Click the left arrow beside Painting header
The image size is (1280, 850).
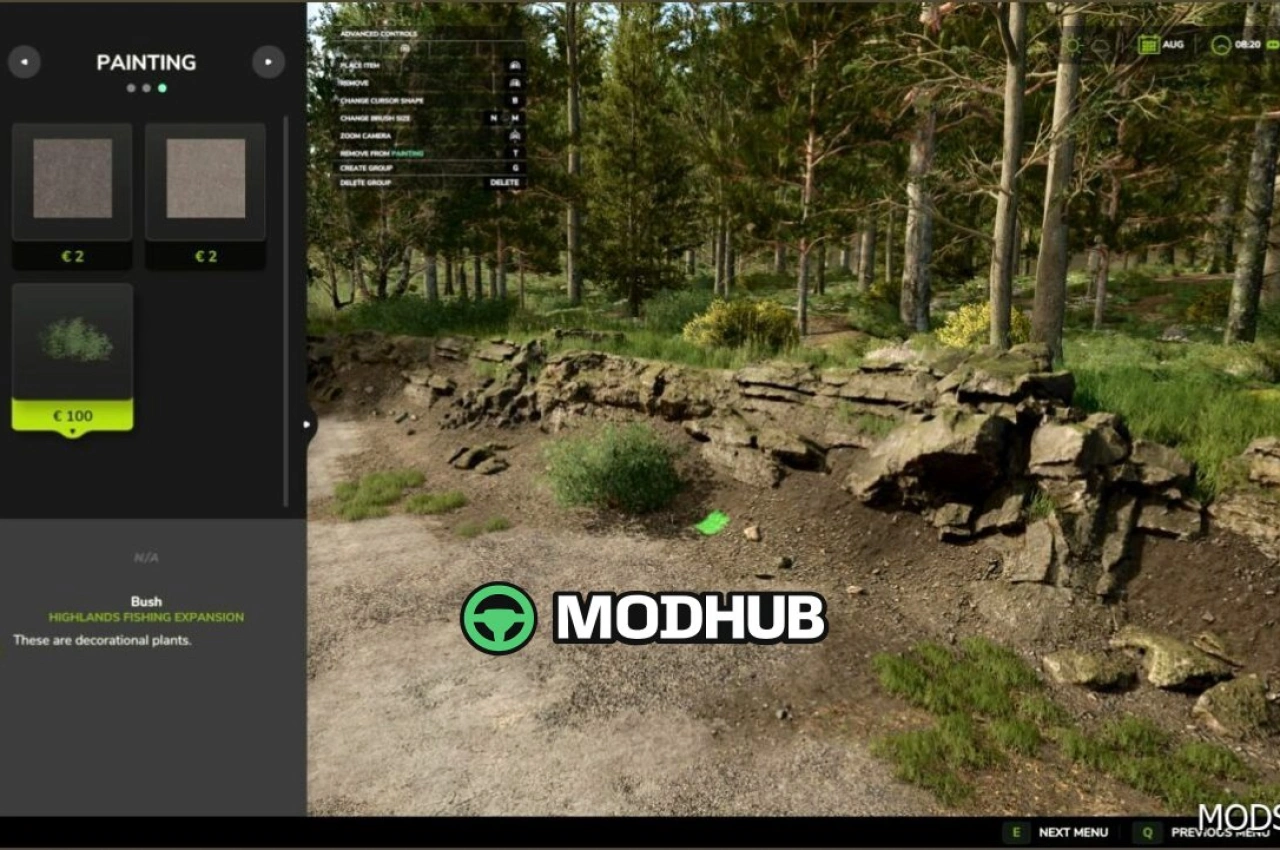25,62
